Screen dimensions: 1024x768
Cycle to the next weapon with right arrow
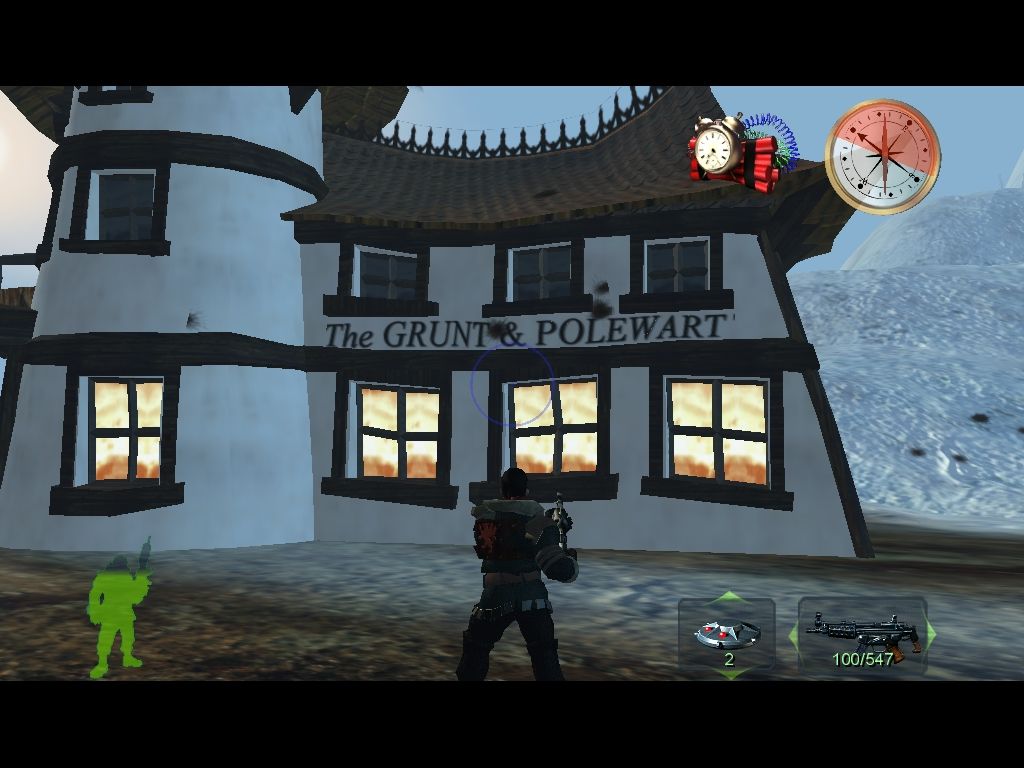[x=930, y=633]
